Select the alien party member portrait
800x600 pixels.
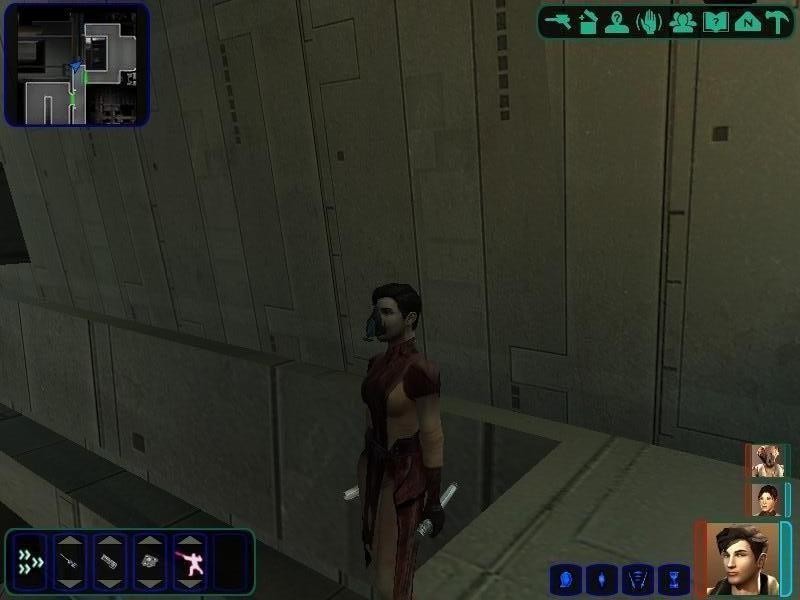pos(766,461)
